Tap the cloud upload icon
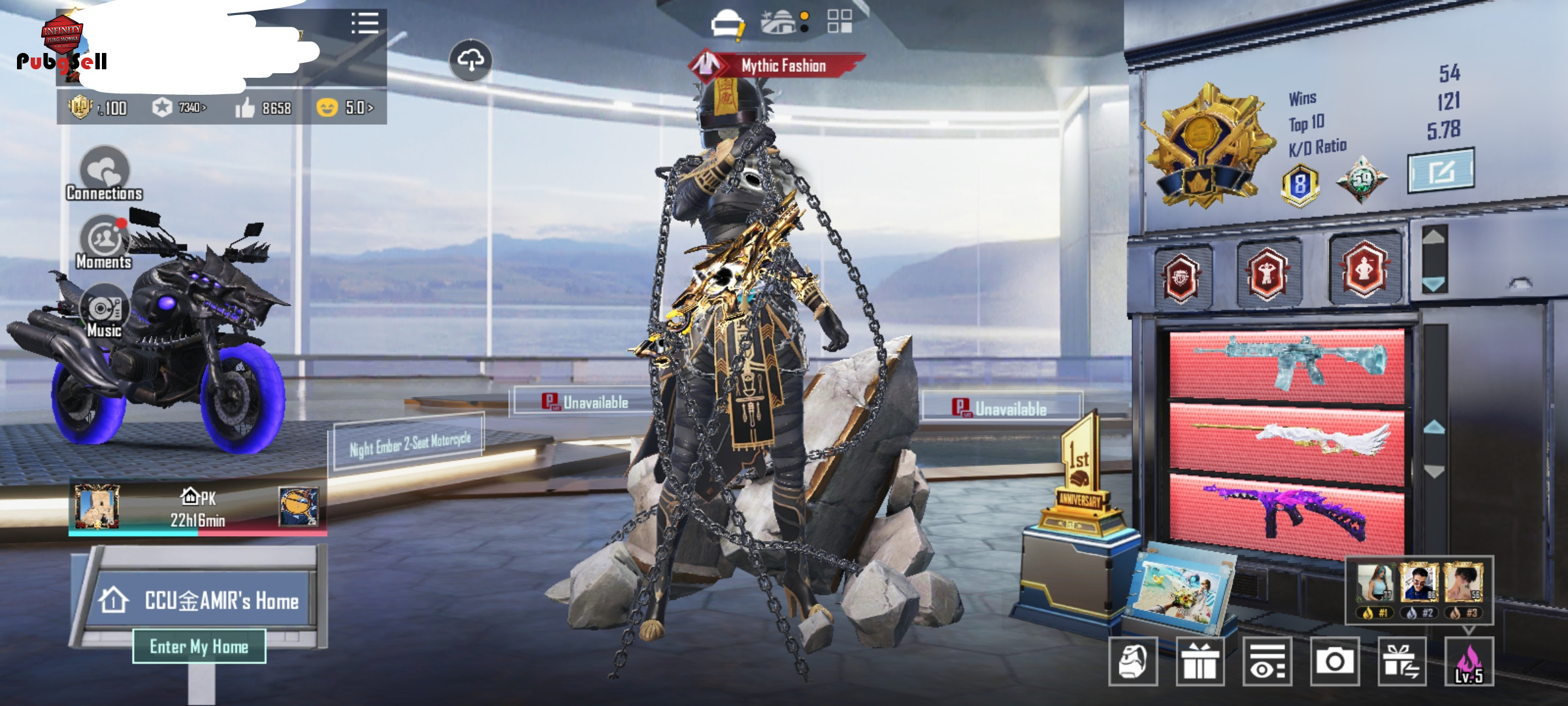 point(470,61)
